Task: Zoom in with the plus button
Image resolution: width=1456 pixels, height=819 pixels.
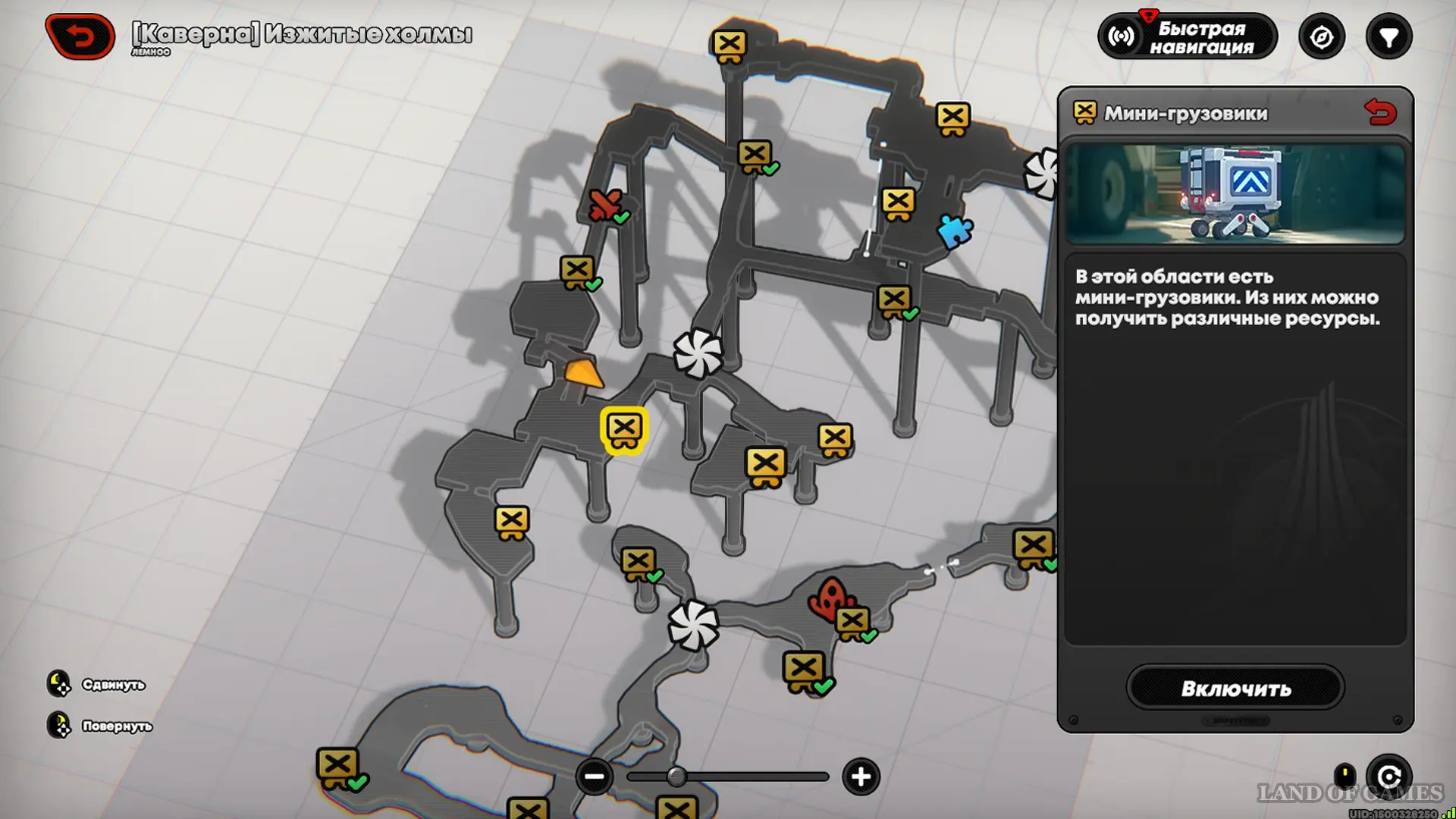Action: click(x=861, y=777)
